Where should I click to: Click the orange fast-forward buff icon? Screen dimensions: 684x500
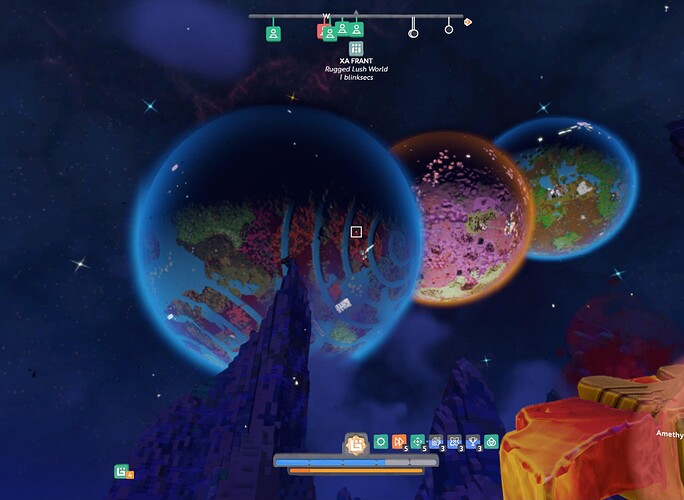point(399,442)
